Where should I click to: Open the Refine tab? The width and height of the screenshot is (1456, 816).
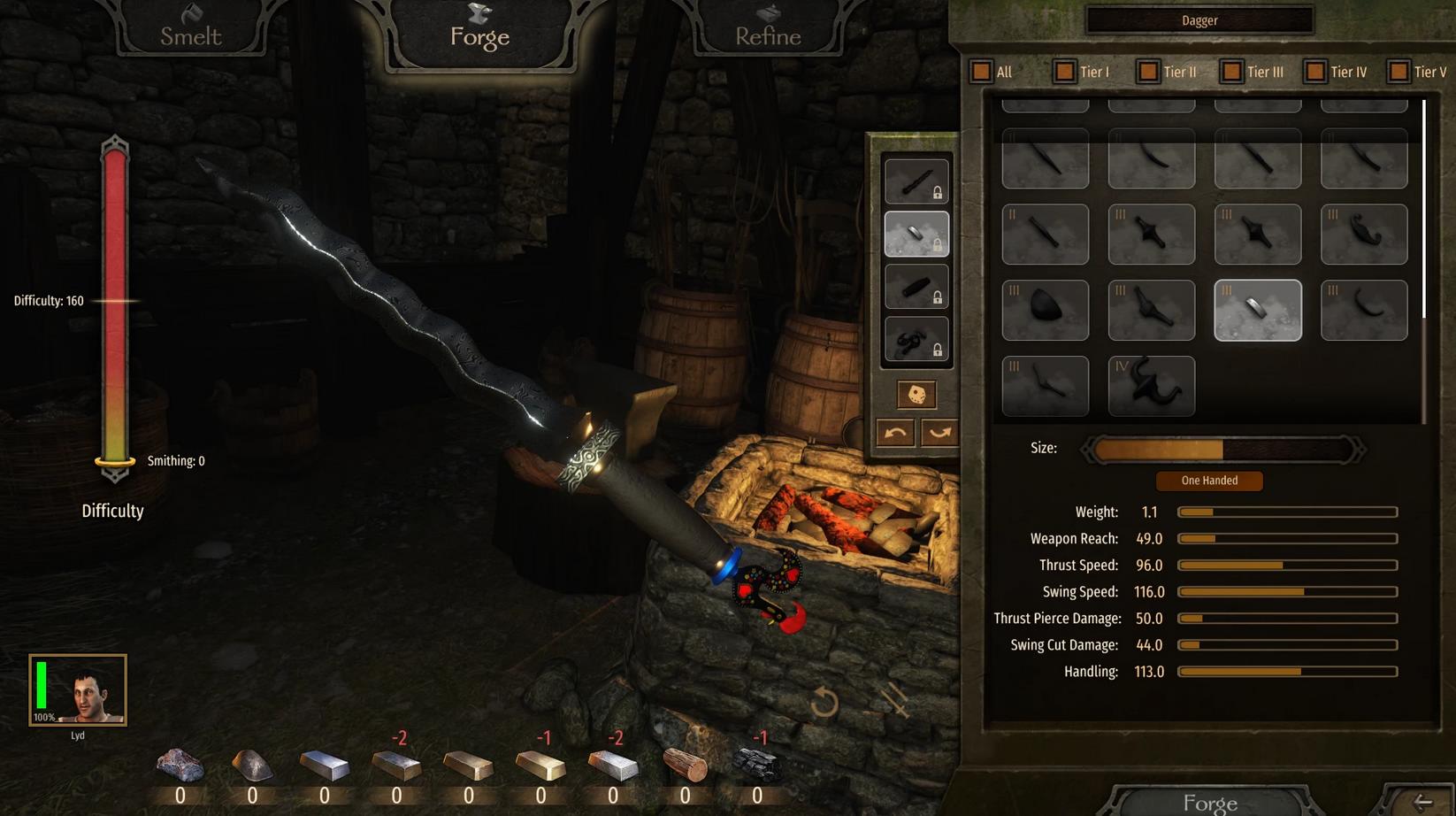tap(767, 32)
